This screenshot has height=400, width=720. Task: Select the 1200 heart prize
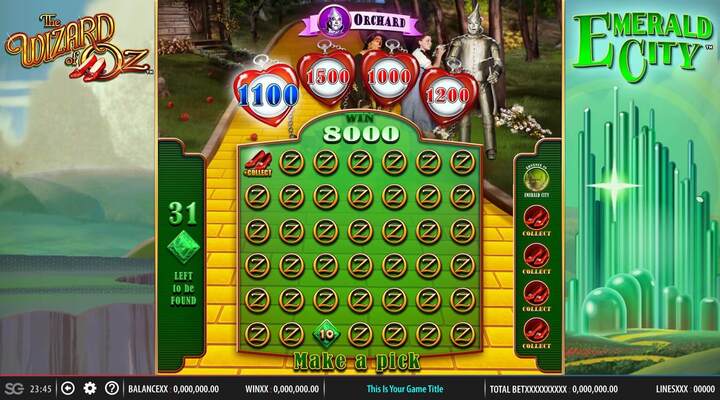point(445,96)
